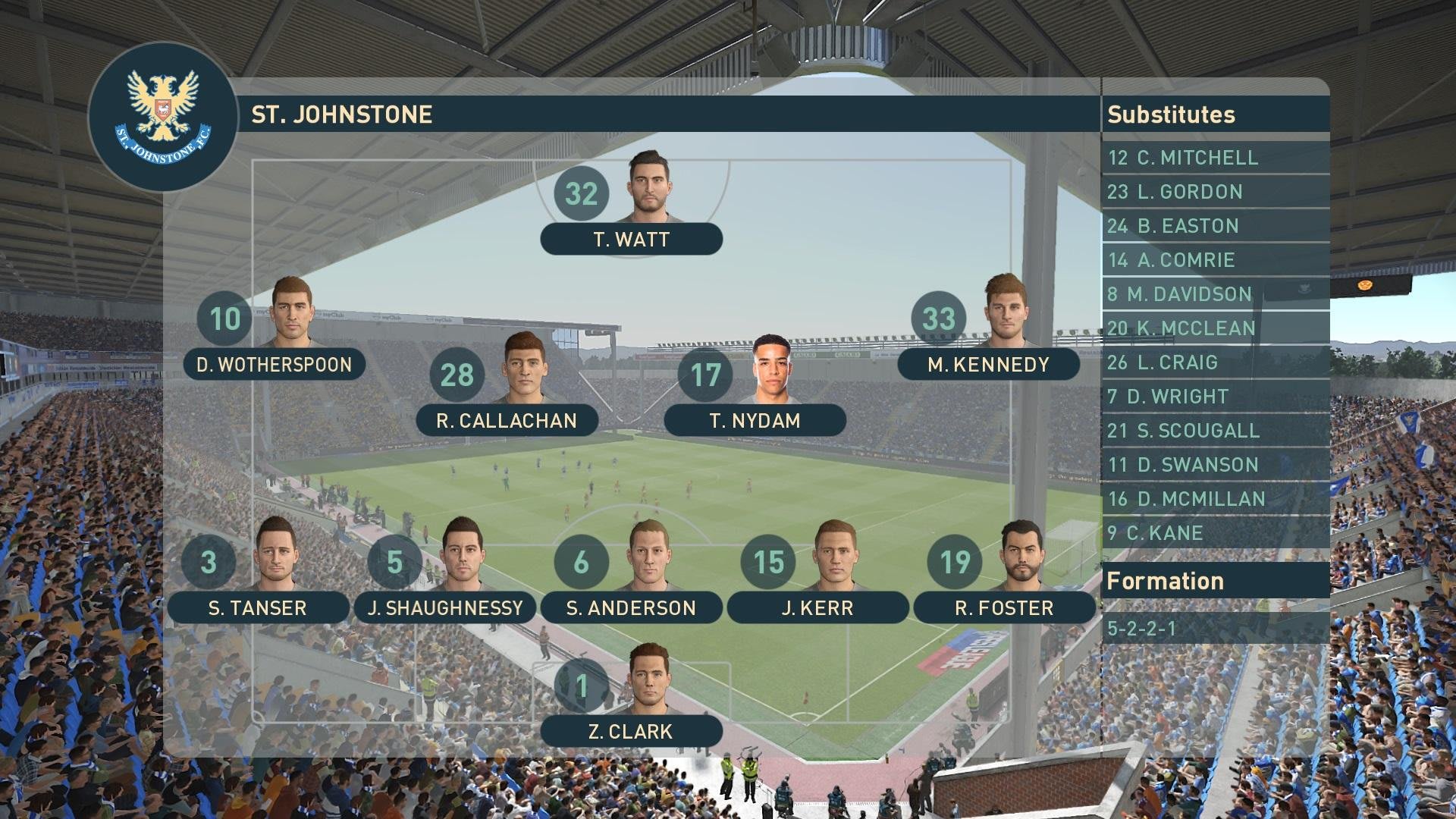Select defender J. Kerr
This screenshot has height=819, width=1456.
(817, 608)
